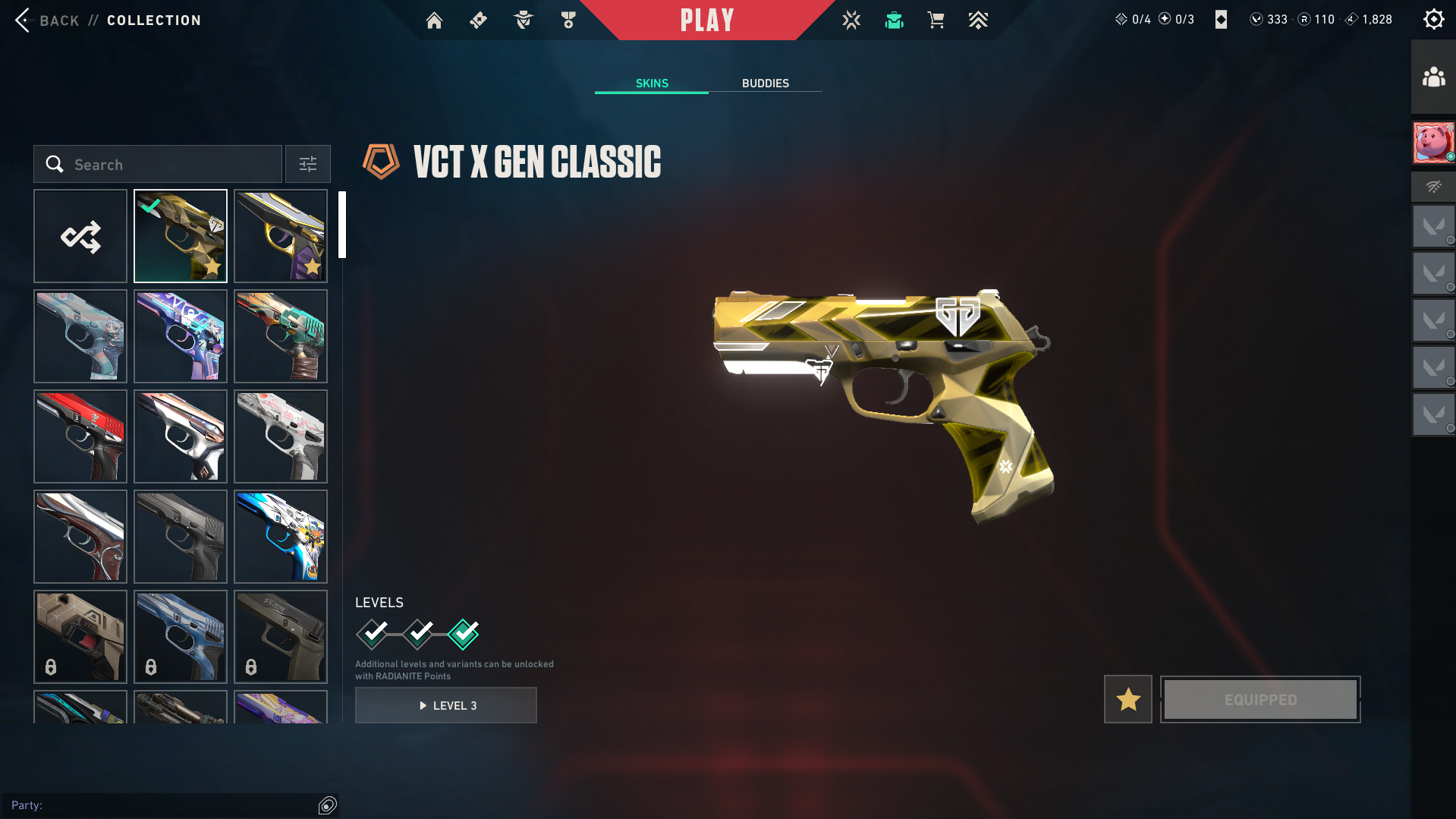Click the Equipped button

(1260, 700)
